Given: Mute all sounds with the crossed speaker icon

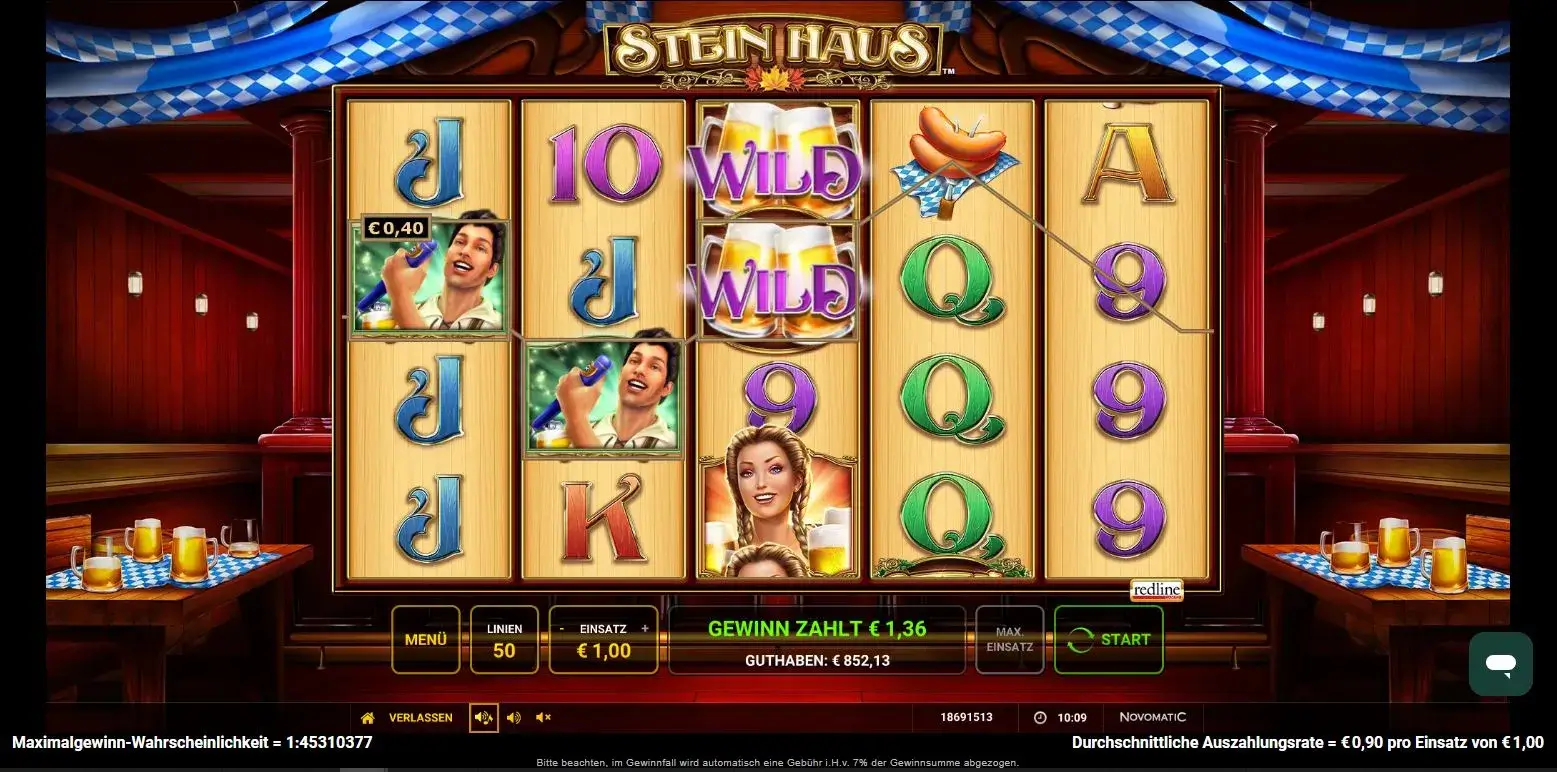Looking at the screenshot, I should tap(543, 717).
